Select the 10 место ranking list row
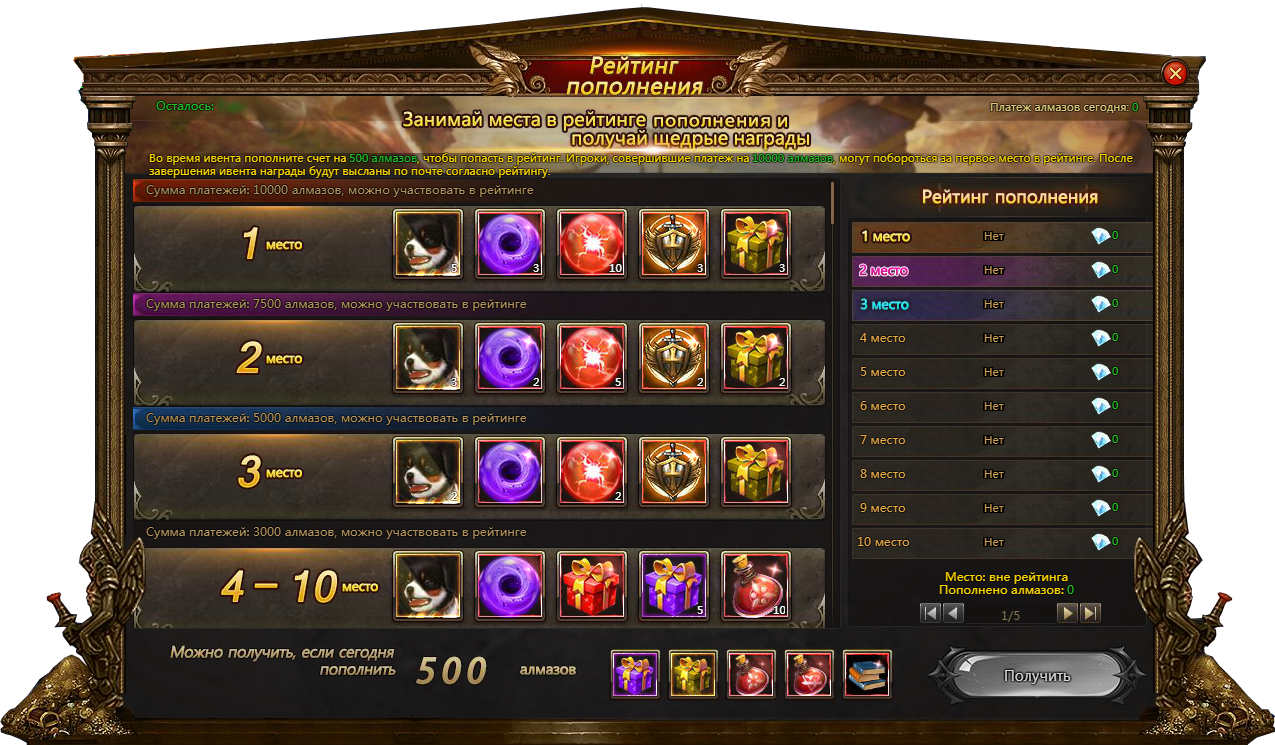The width and height of the screenshot is (1275, 745). (1000, 542)
